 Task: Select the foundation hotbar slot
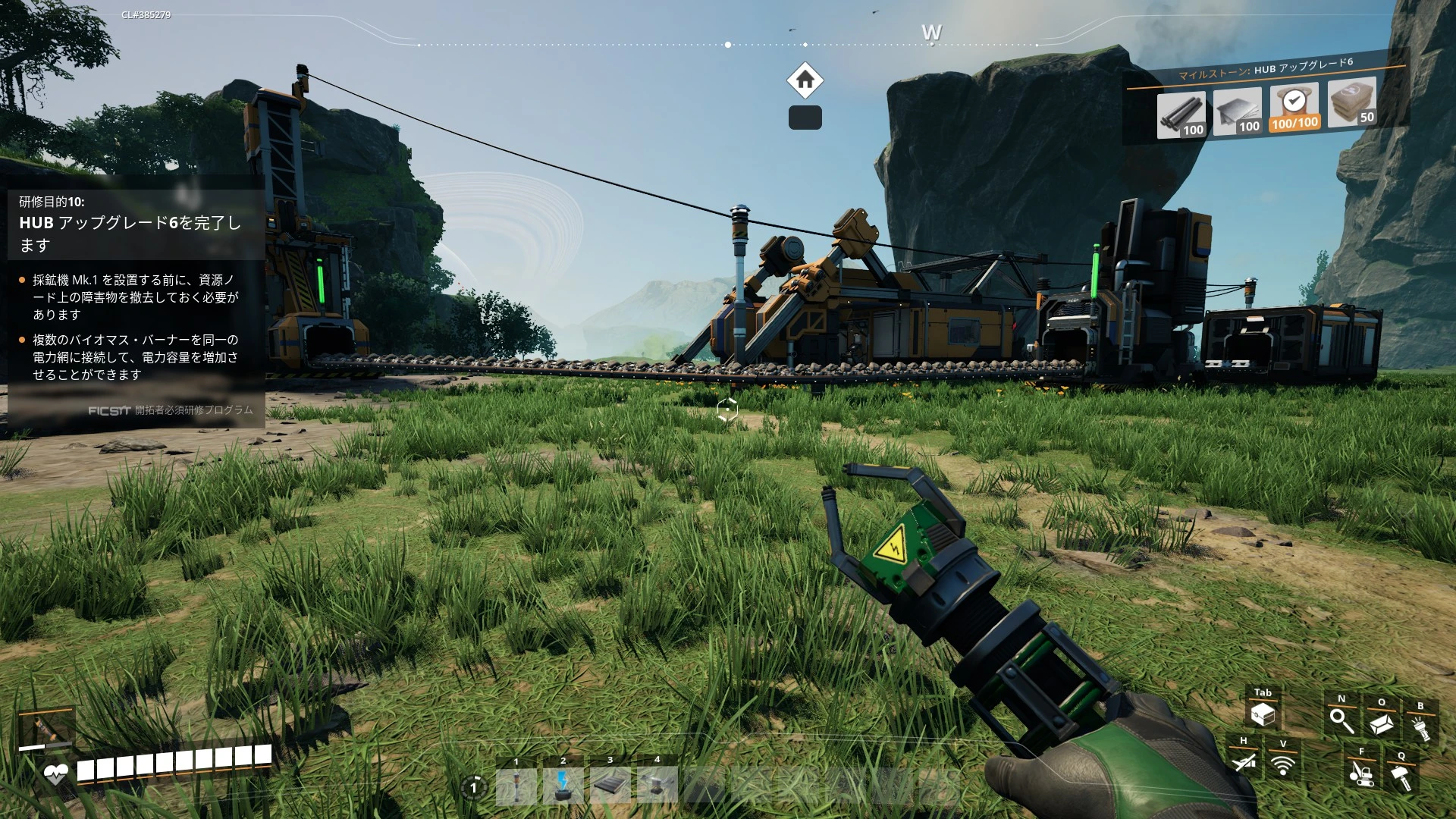[610, 786]
